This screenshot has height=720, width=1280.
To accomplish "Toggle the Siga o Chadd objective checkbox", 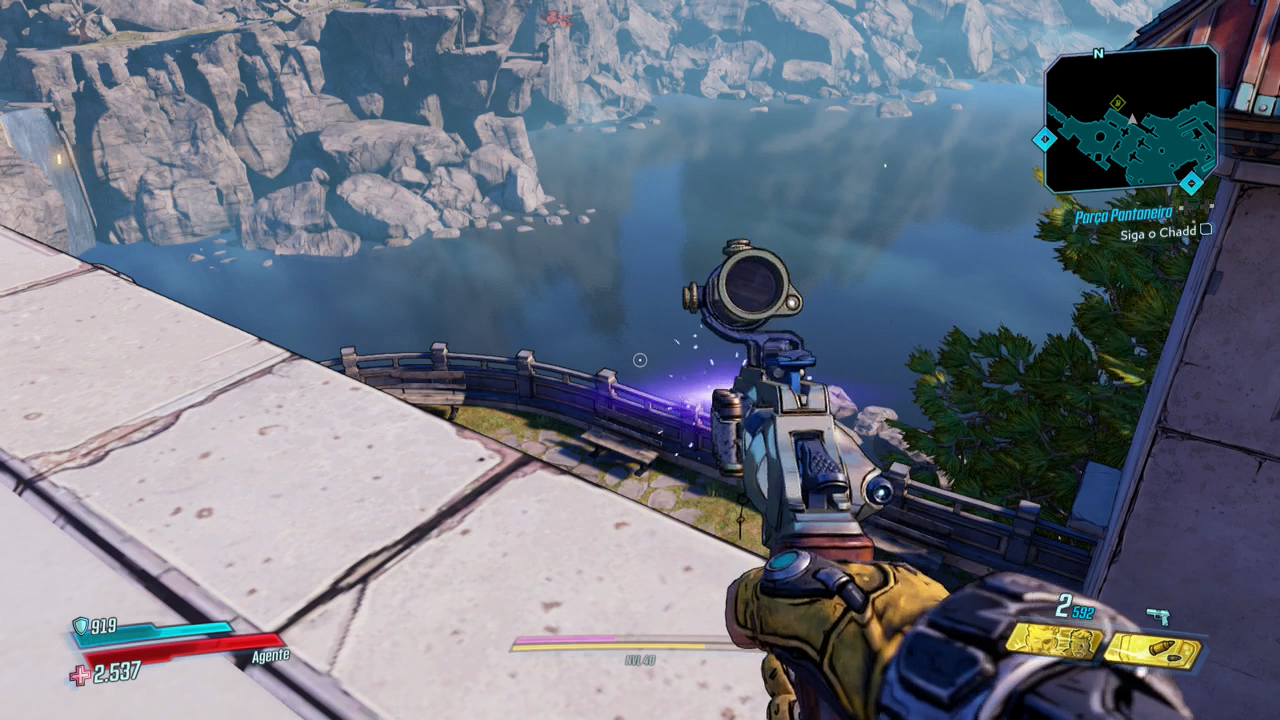I will coord(1205,229).
